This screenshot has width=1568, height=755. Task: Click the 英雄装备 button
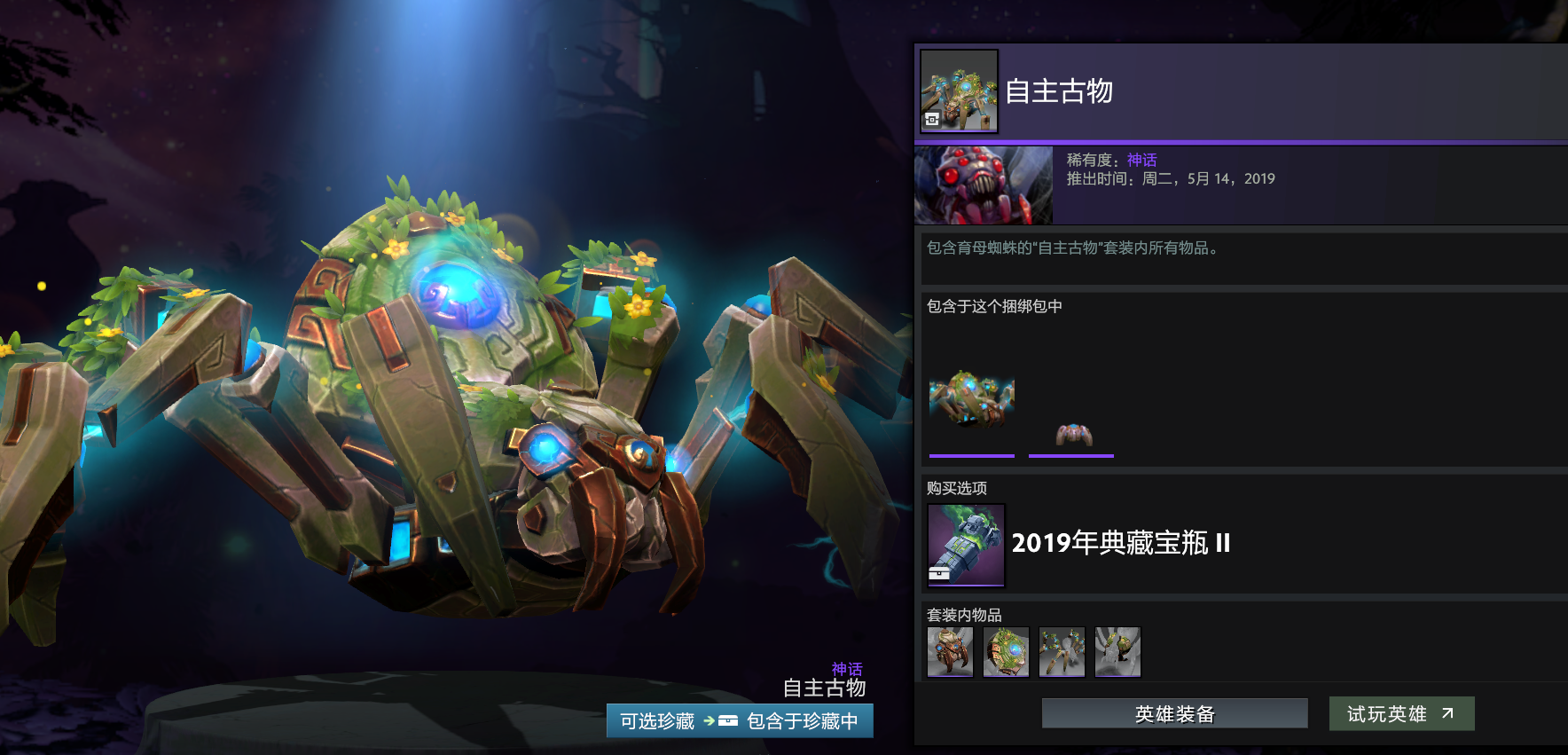pos(1174,712)
